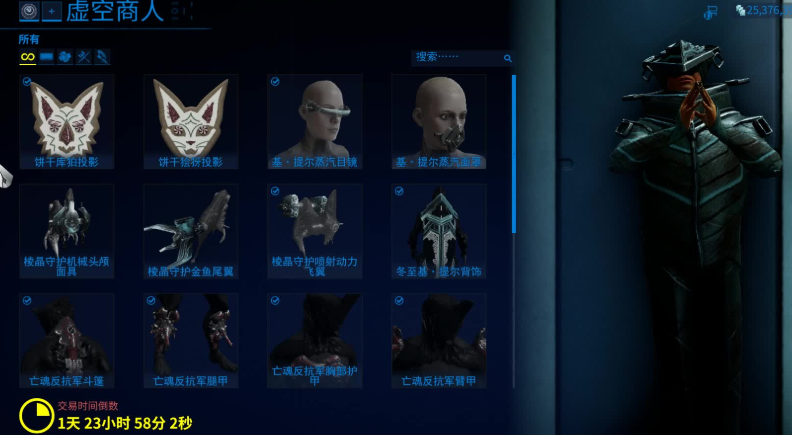
Task: Pick the 棱晶守护金鱼尾翼 item
Action: (x=190, y=230)
